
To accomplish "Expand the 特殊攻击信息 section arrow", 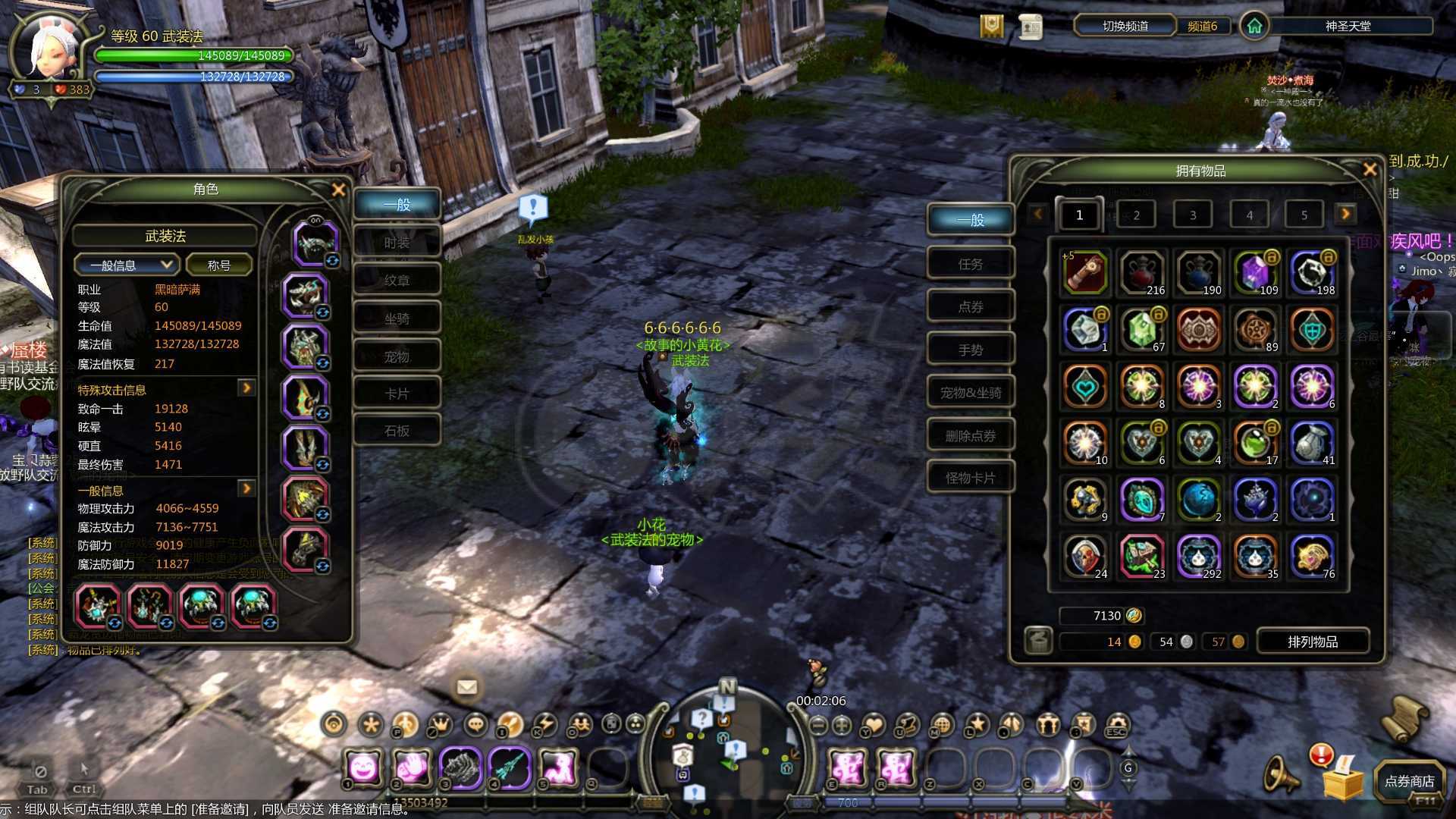I will [x=246, y=388].
